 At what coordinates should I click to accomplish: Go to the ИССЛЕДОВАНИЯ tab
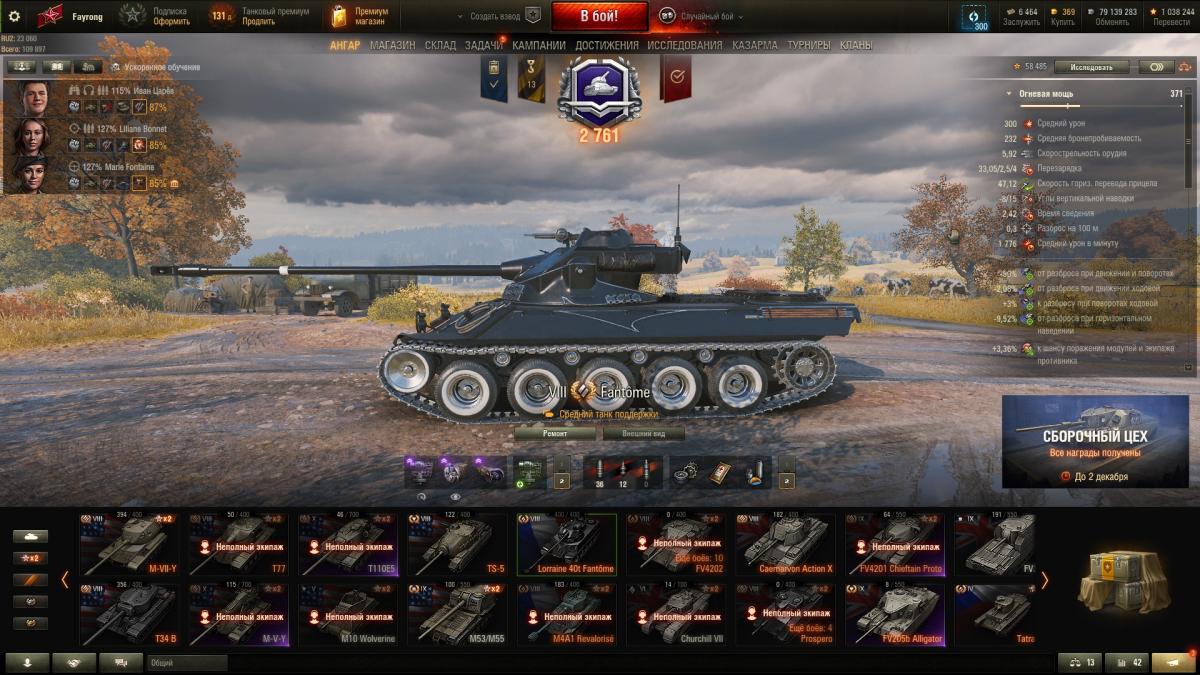tap(684, 45)
